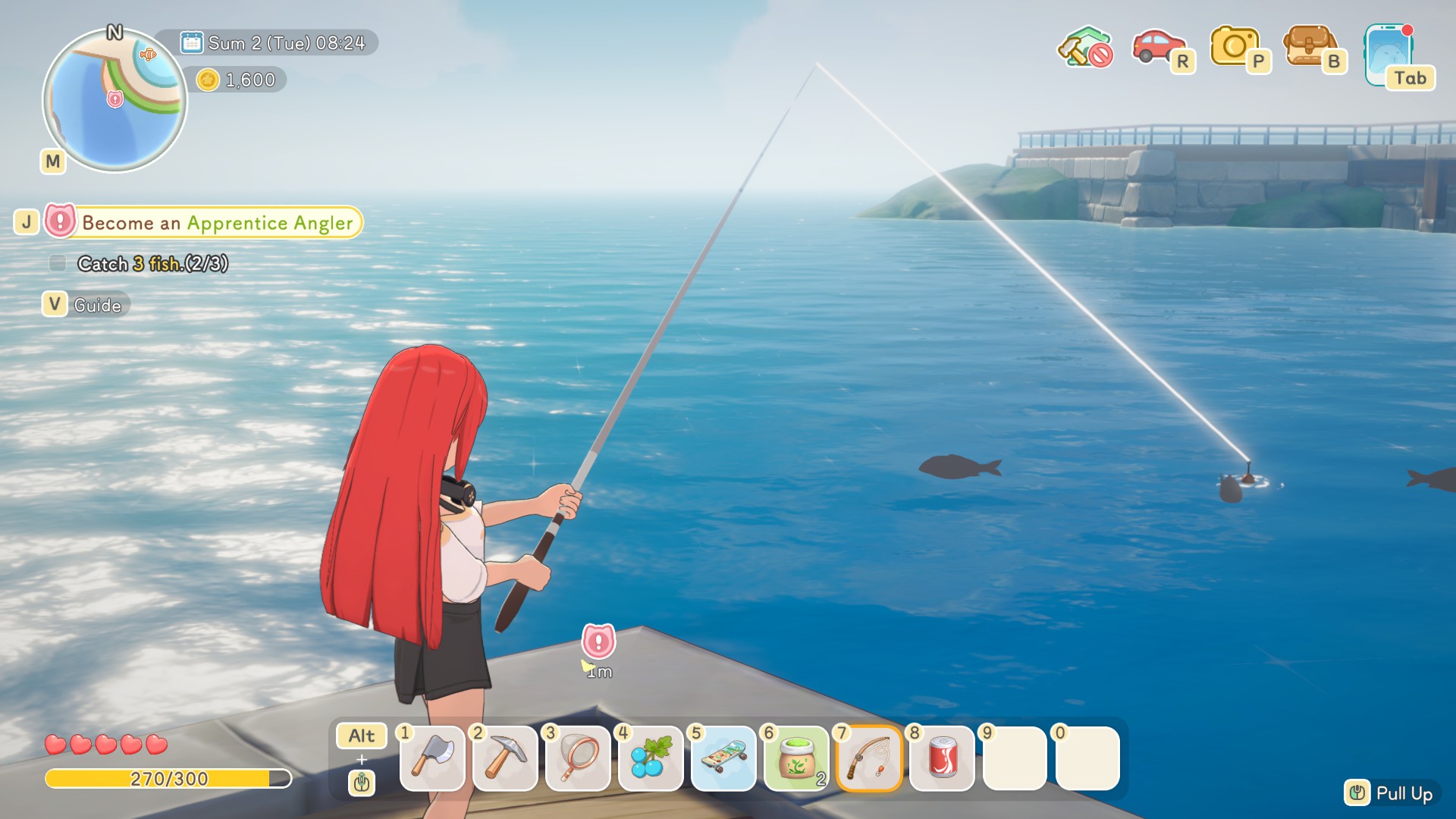Activate the yellow camera icon
Image resolution: width=1456 pixels, height=819 pixels.
(x=1235, y=47)
